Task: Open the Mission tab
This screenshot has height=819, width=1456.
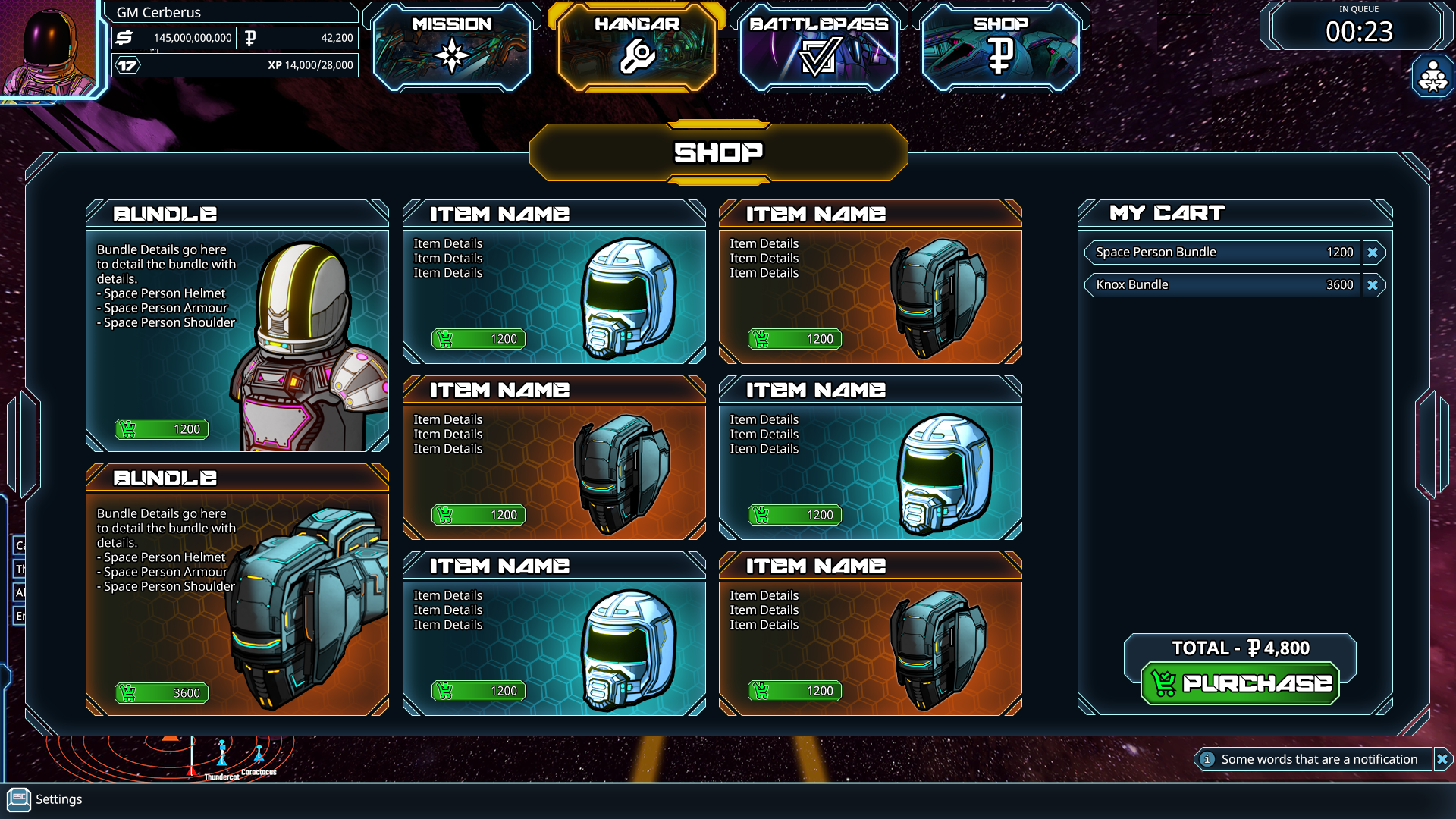Action: [x=452, y=47]
